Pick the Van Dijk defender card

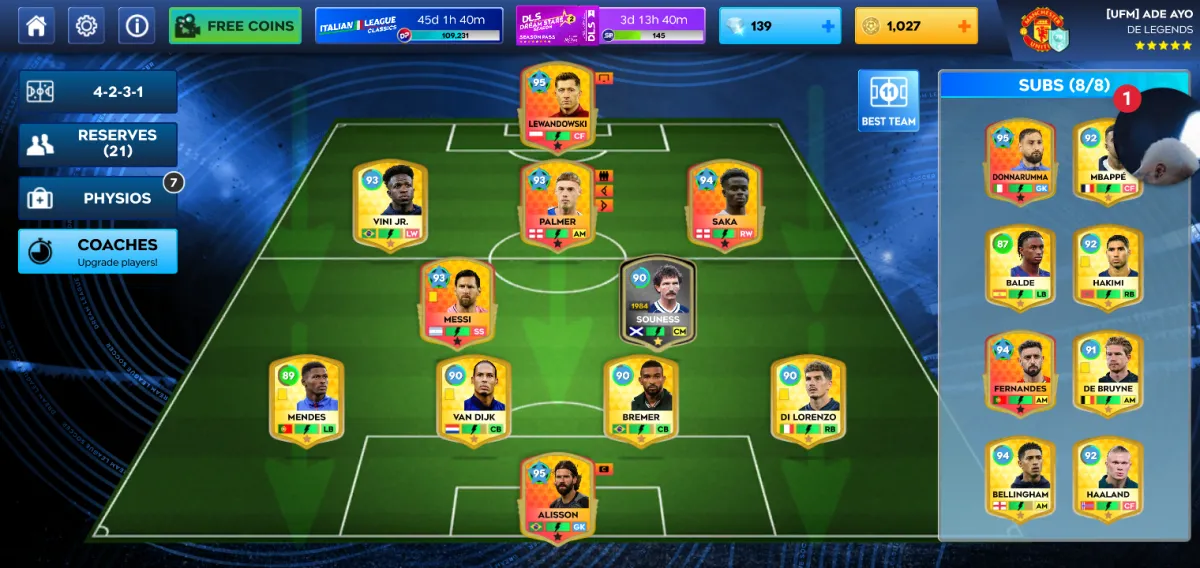[x=473, y=400]
